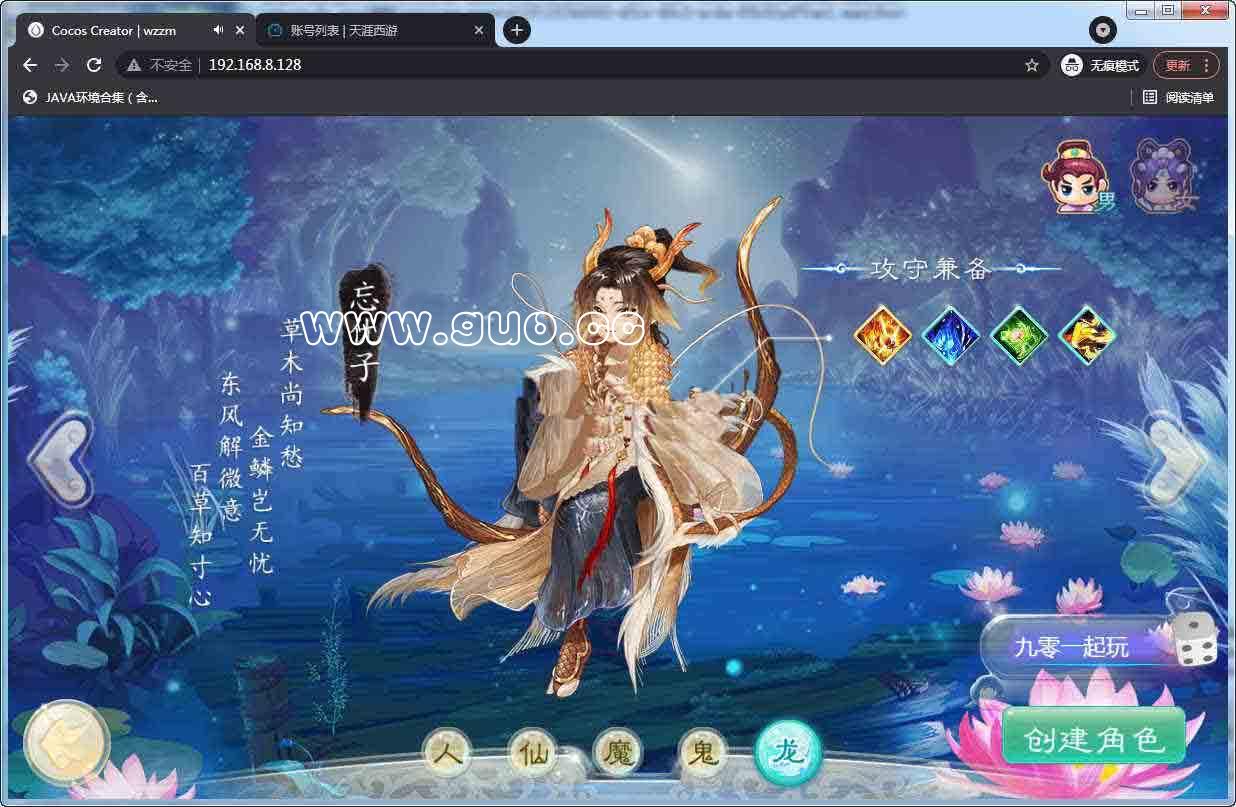View the fire skill icon
The width and height of the screenshot is (1236, 807).
pos(882,334)
